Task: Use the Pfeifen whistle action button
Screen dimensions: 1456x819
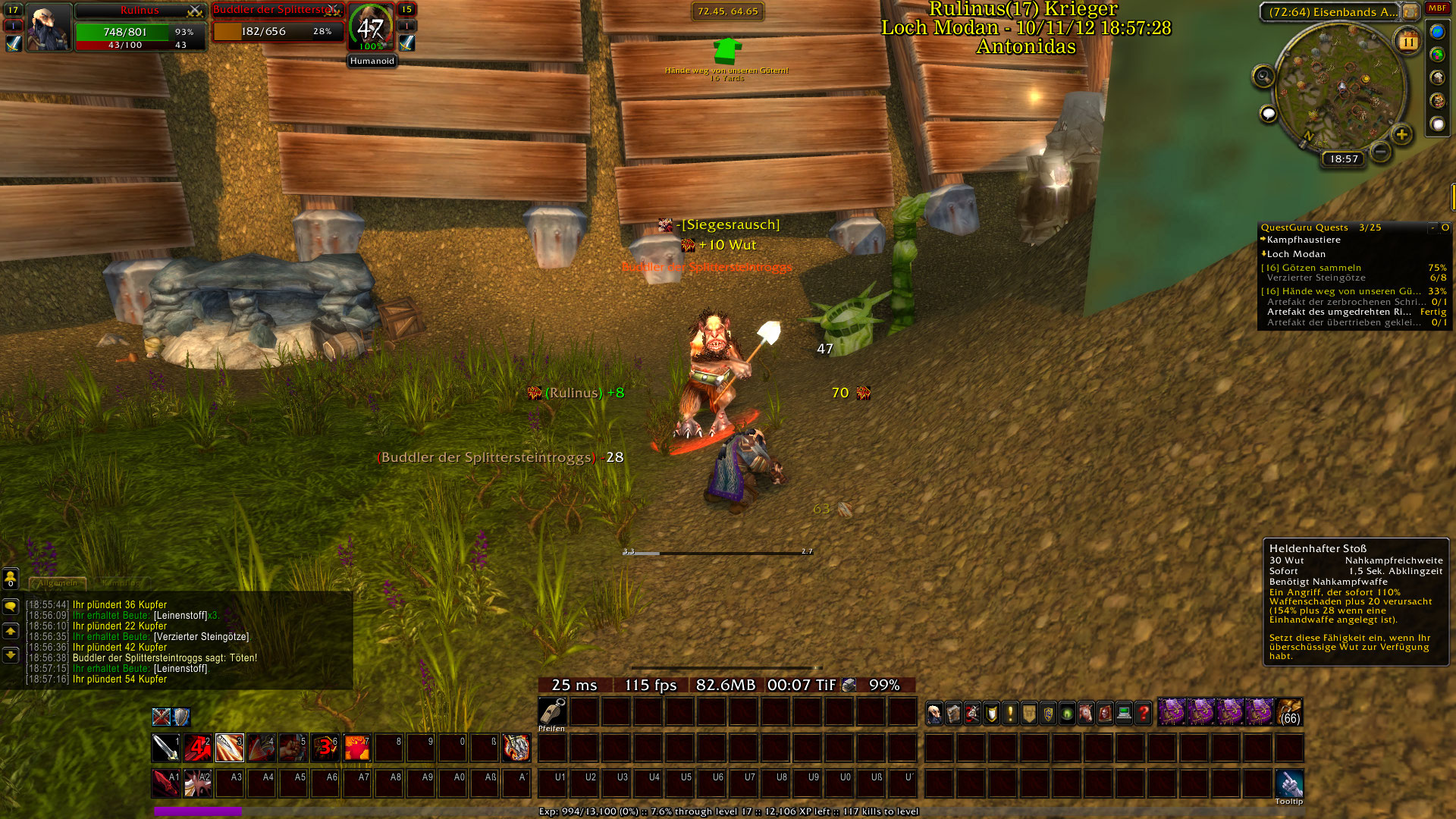Action: (552, 711)
